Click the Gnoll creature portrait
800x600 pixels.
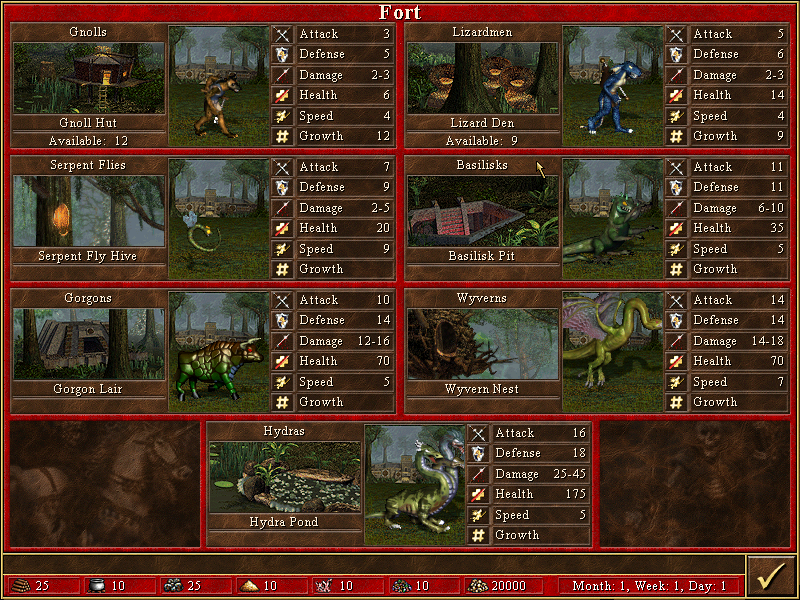coord(219,85)
